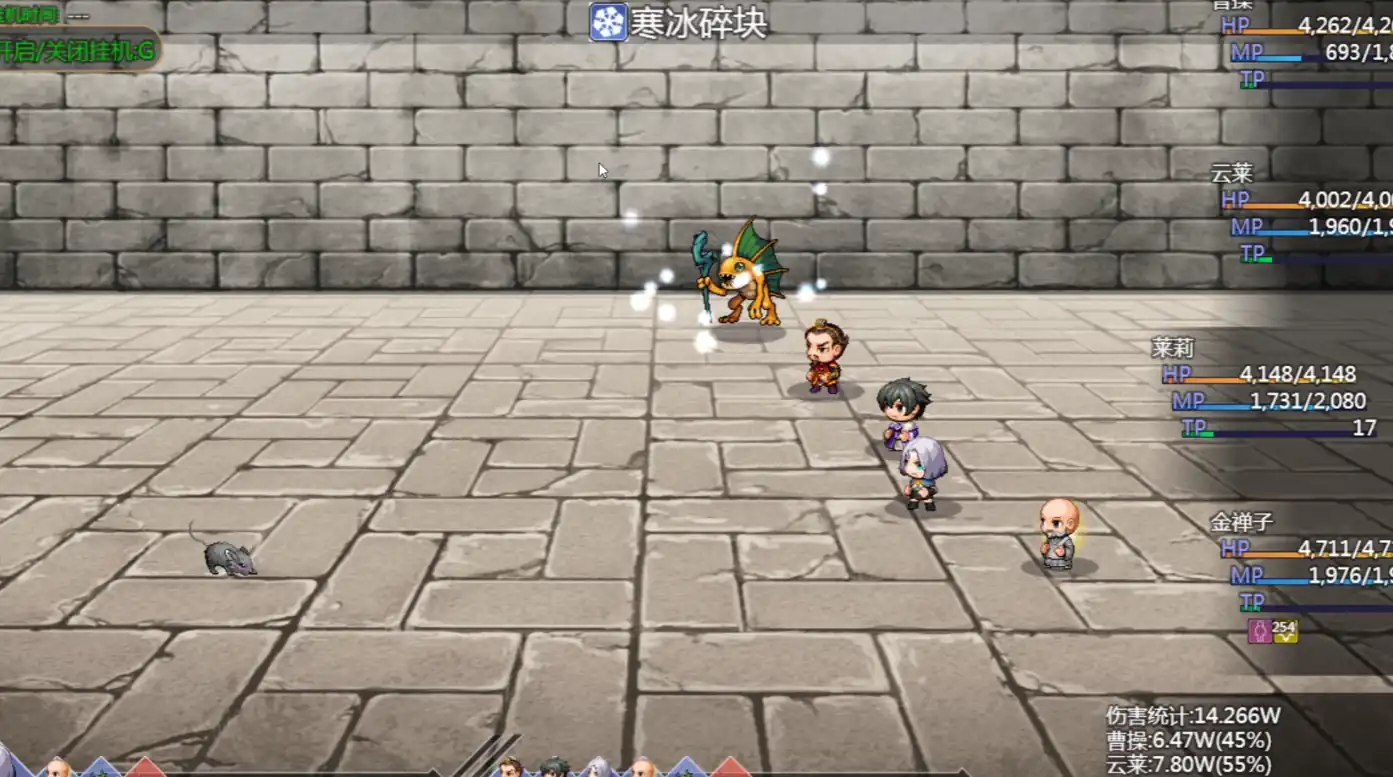Screen dimensions: 1393x777
Task: Choose 金禅子's name in the party panel
Action: tap(1241, 522)
